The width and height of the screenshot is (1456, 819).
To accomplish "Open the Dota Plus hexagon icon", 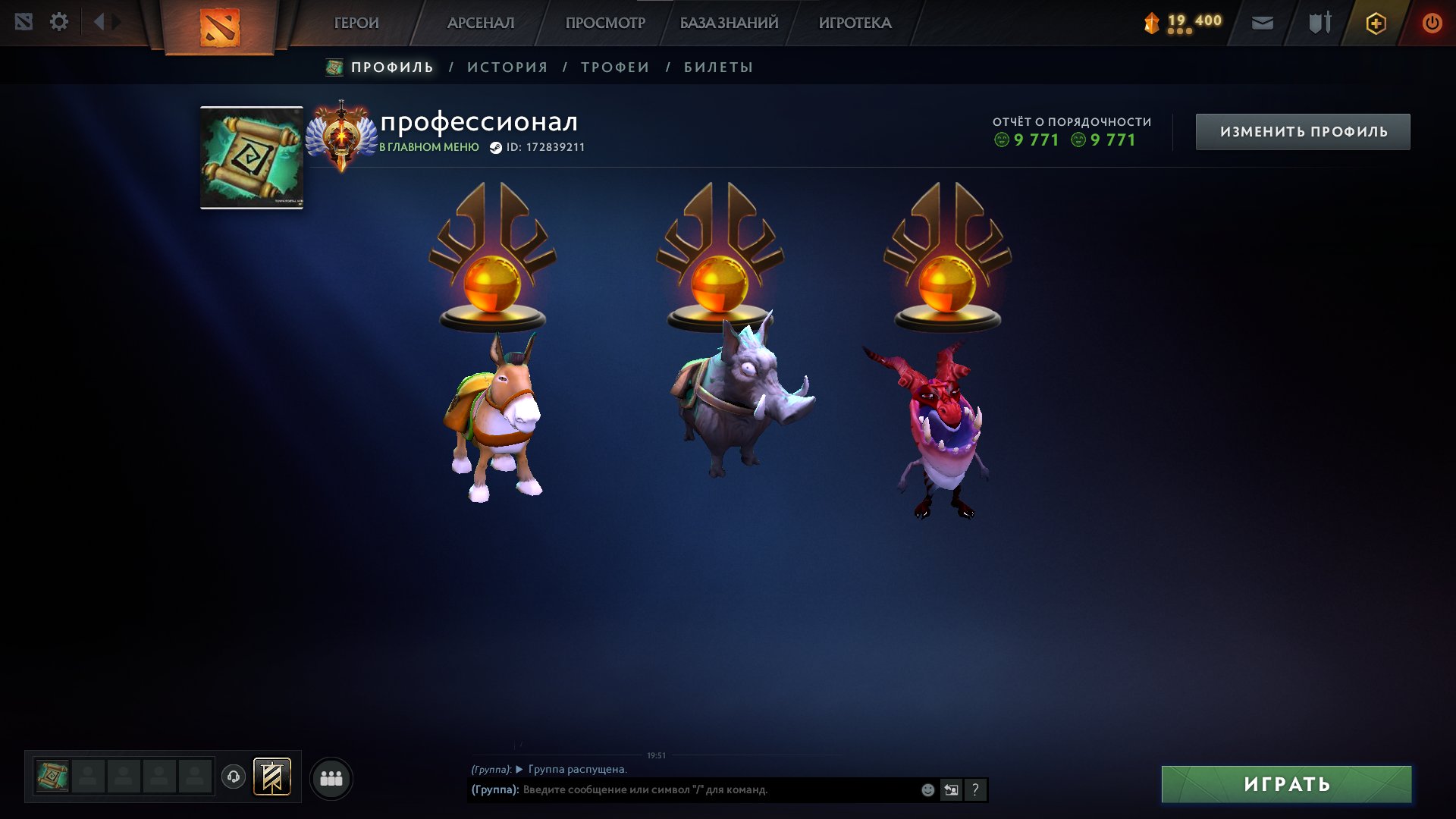I will pyautogui.click(x=1376, y=23).
